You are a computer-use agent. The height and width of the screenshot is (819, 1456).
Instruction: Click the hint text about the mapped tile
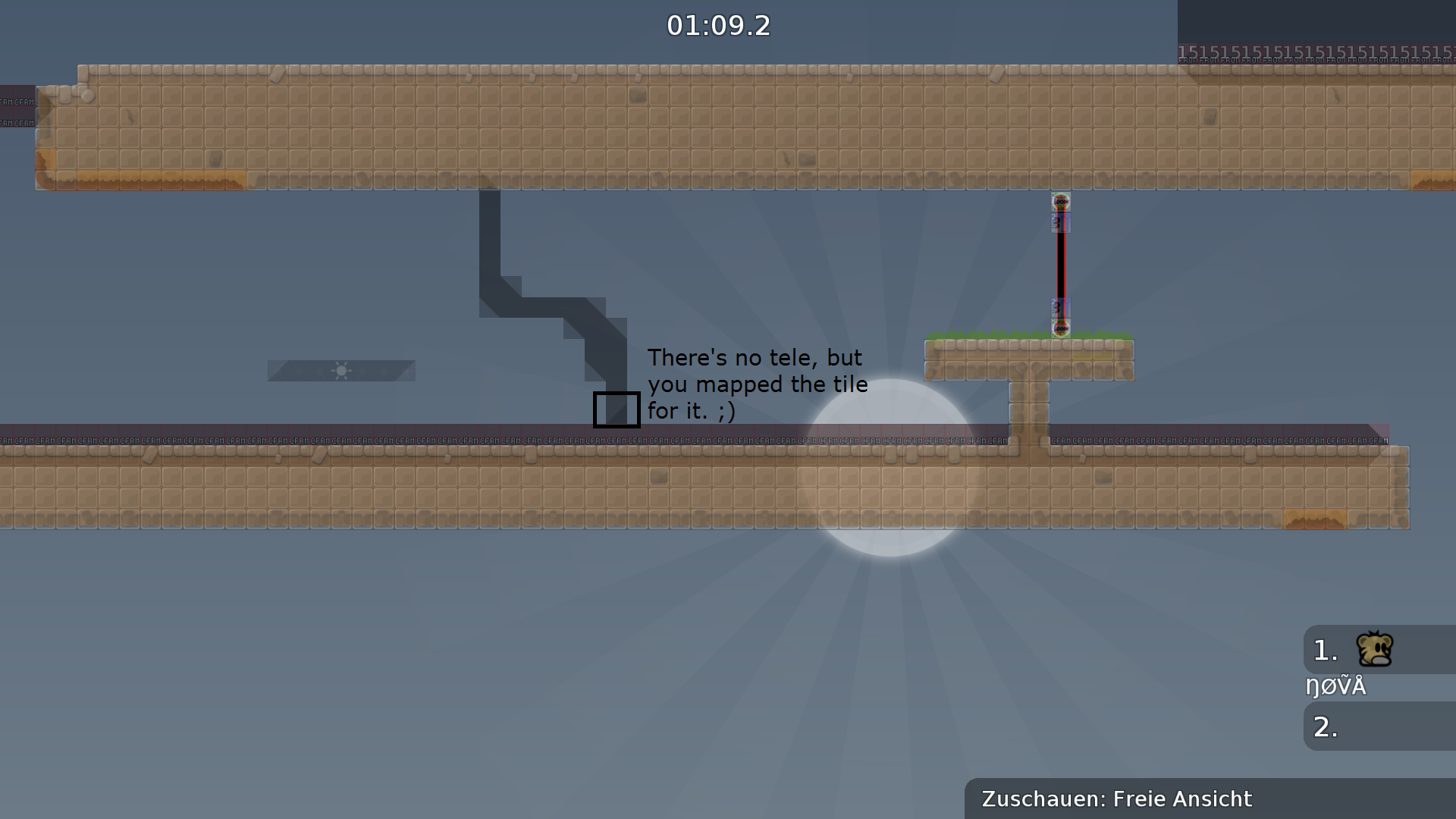point(758,384)
